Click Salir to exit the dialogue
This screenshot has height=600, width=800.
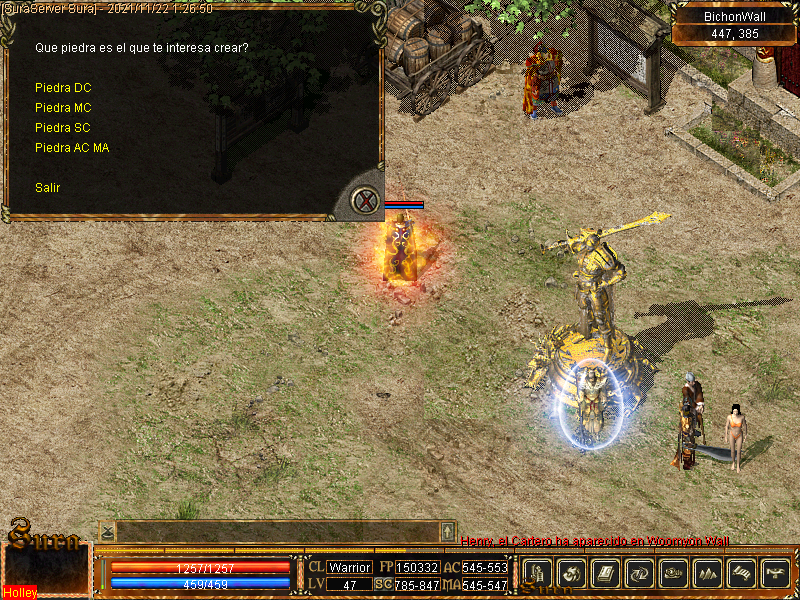pyautogui.click(x=48, y=187)
